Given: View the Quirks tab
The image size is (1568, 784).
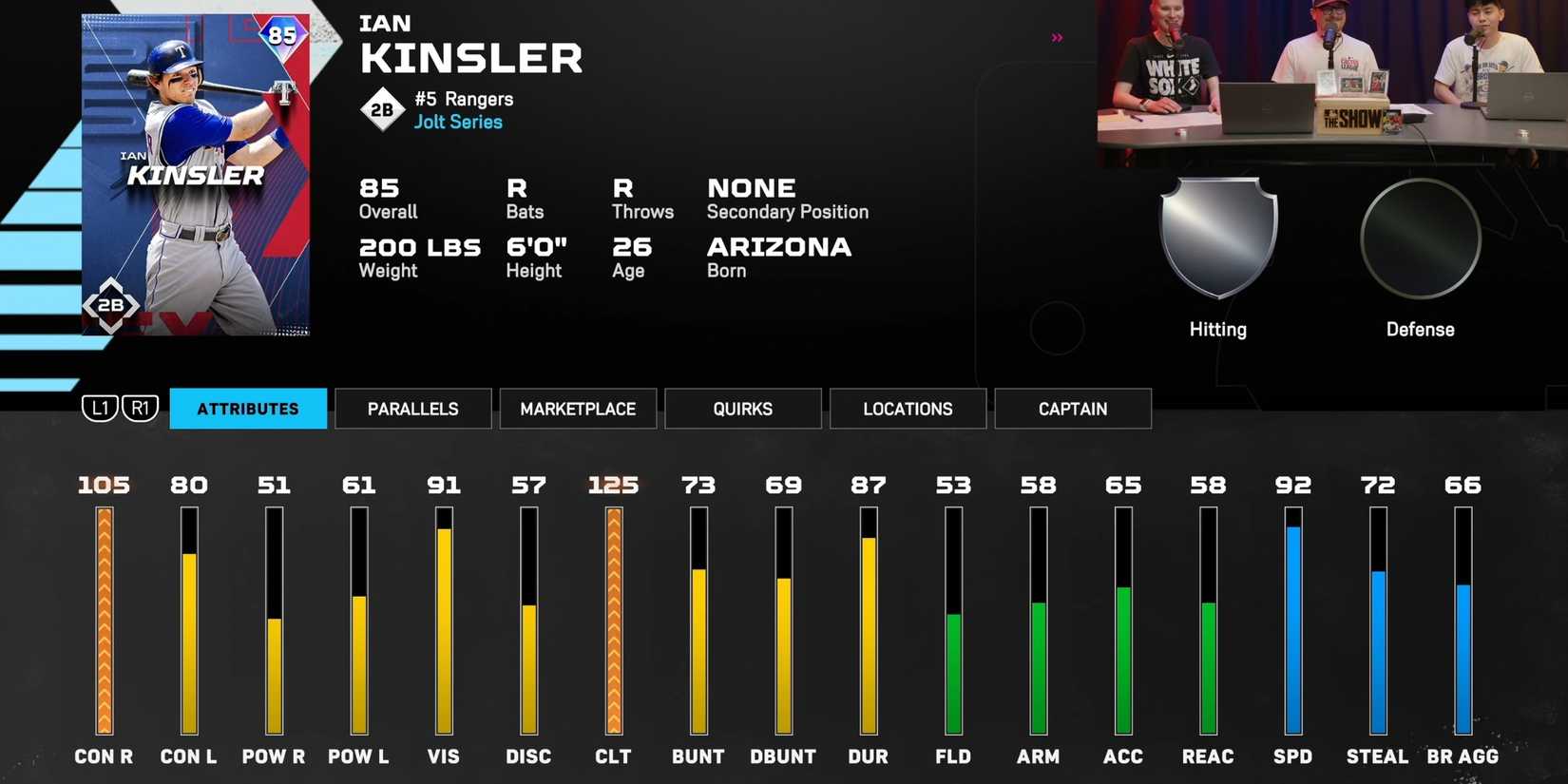Looking at the screenshot, I should point(742,409).
